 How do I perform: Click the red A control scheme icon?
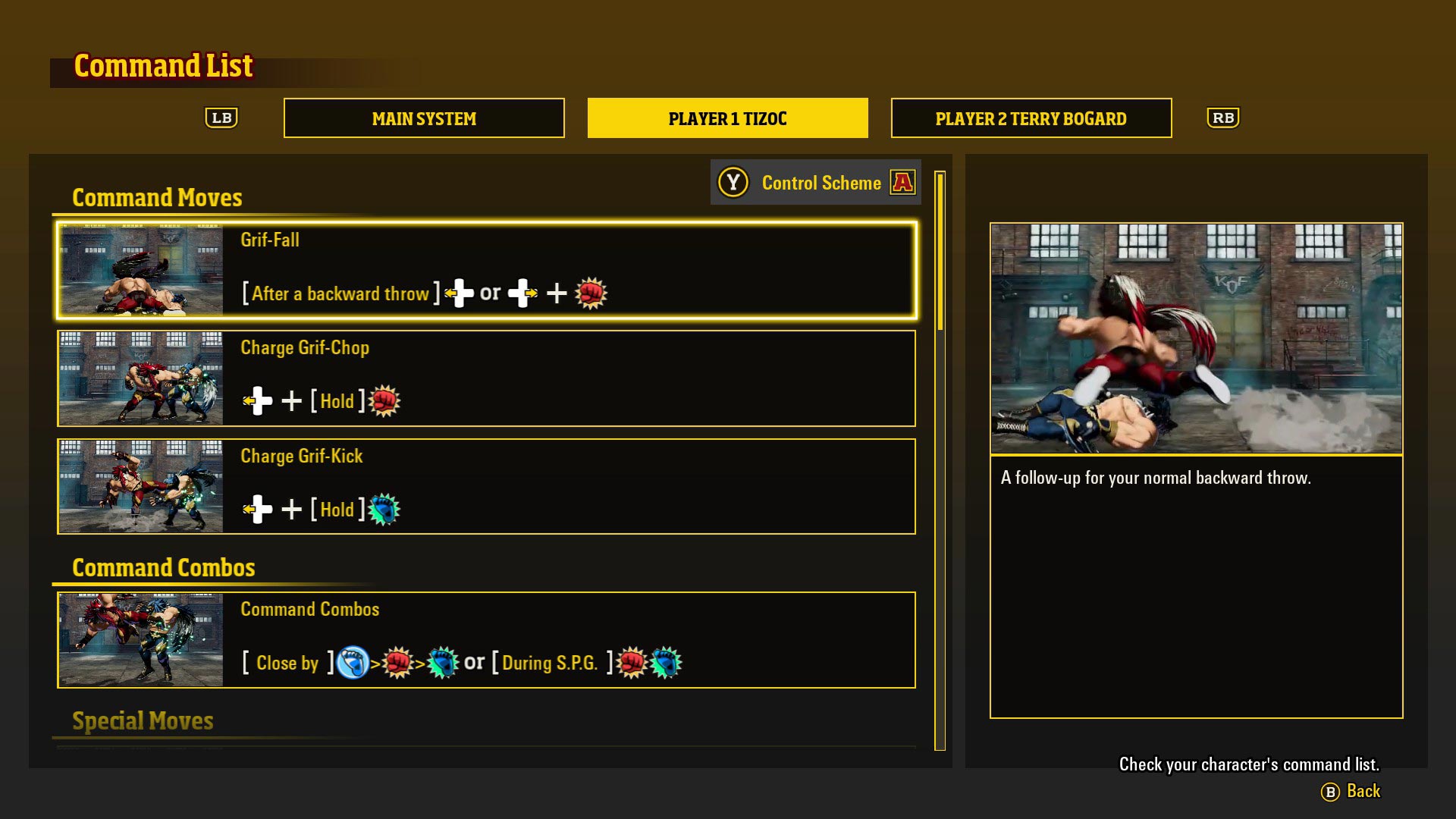pos(902,182)
